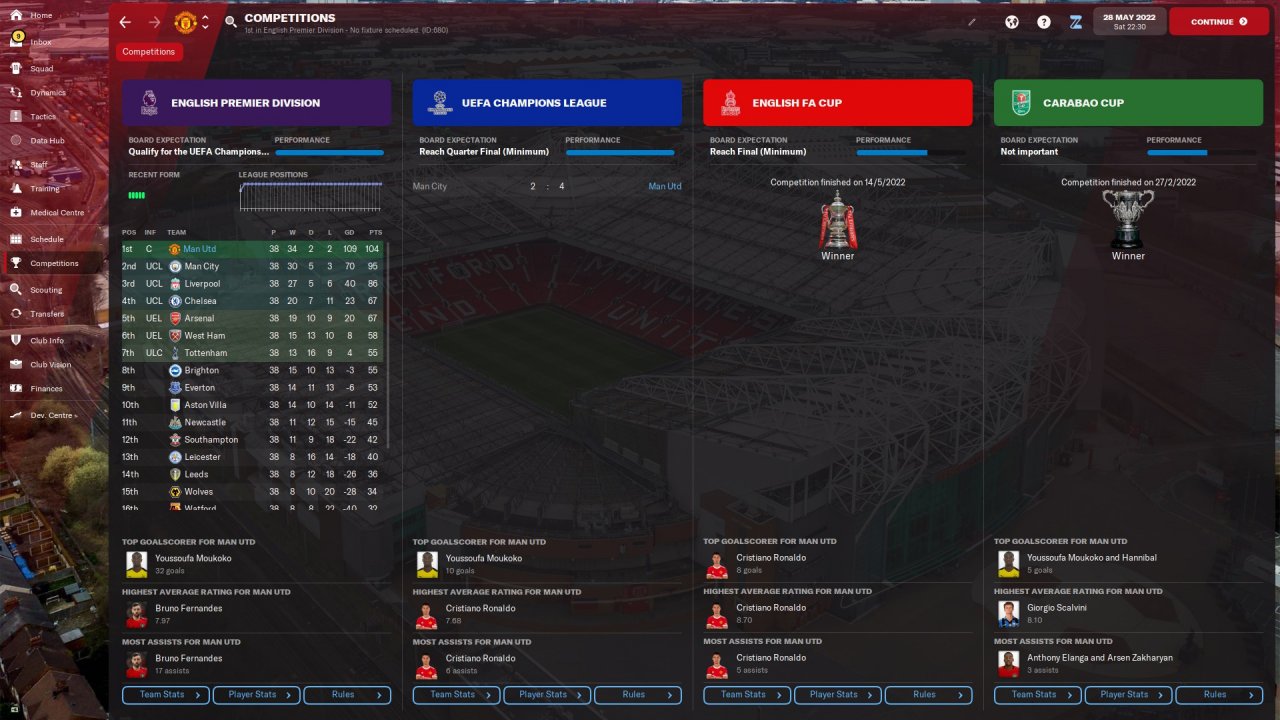This screenshot has height=720, width=1280.
Task: Select the English FA Cup banner
Action: click(x=837, y=103)
